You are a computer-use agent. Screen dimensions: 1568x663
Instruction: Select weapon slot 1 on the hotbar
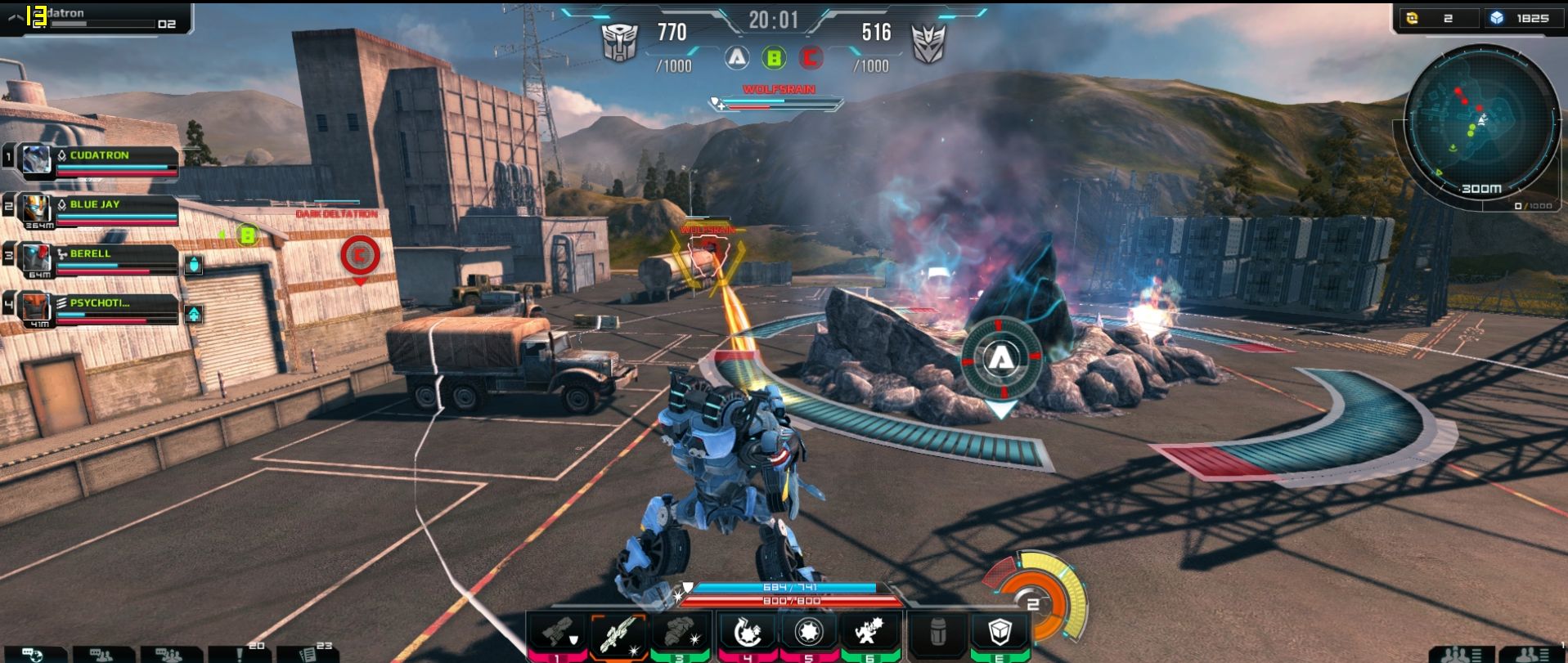pyautogui.click(x=558, y=632)
